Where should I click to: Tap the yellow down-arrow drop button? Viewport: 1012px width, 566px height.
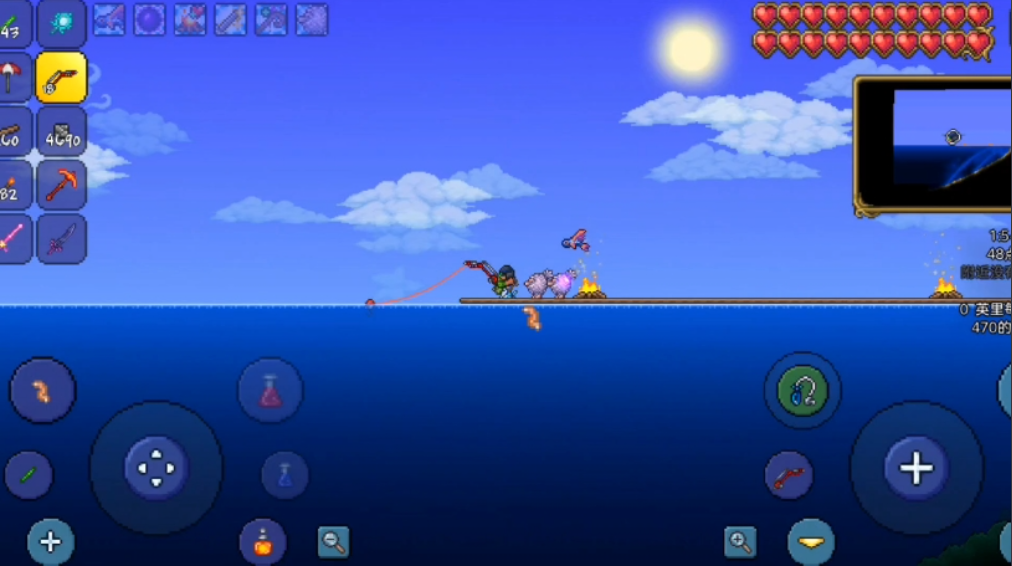810,542
